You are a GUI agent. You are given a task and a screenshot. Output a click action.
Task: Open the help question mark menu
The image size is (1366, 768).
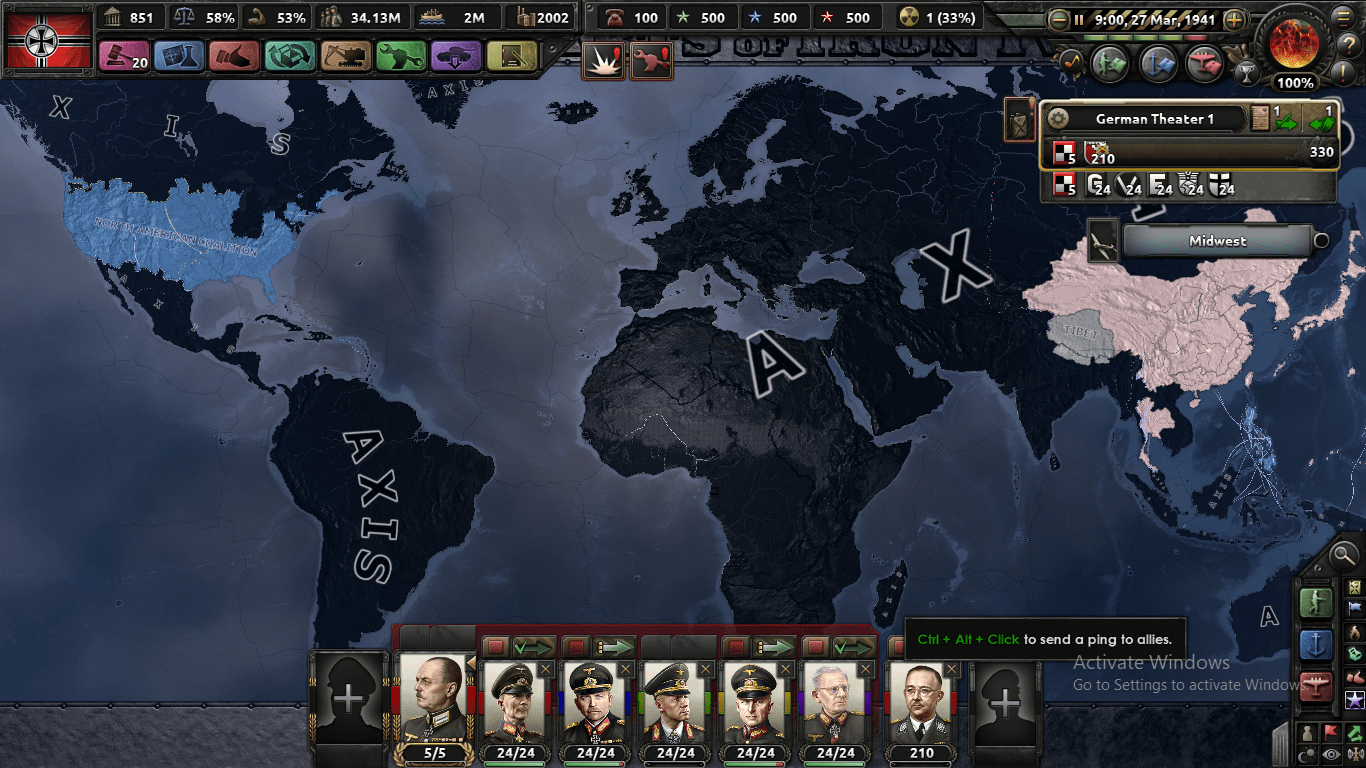click(x=1349, y=45)
